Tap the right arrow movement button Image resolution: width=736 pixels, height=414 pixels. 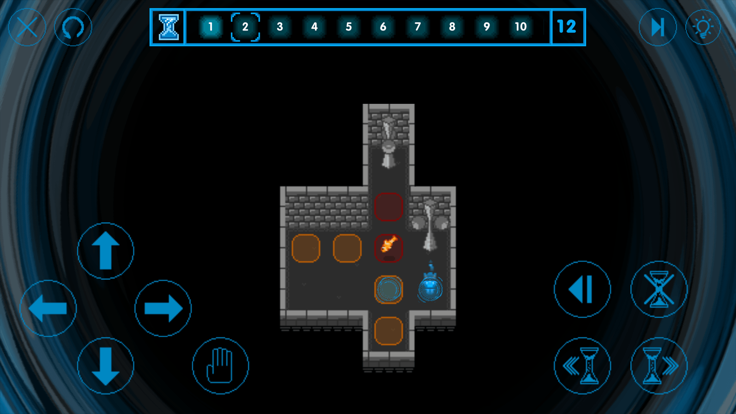click(x=162, y=308)
